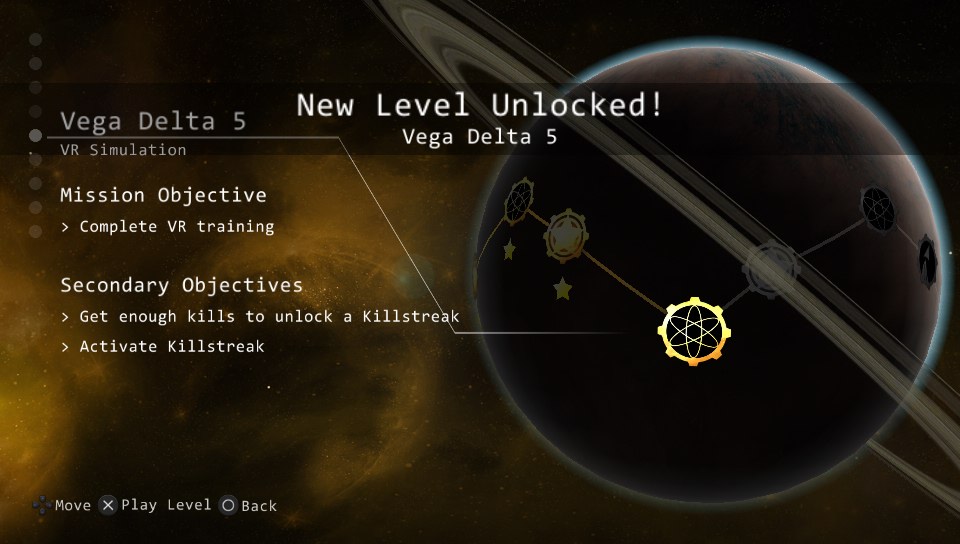Select the greyed-out locked gear level node
This screenshot has height=544, width=960.
[x=771, y=266]
